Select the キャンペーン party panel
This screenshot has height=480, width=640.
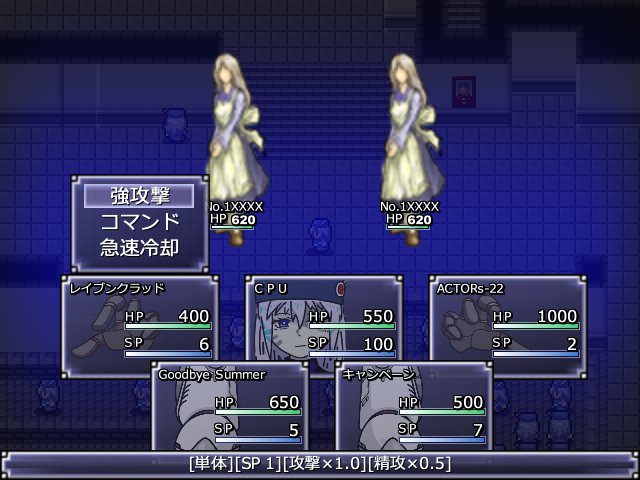point(414,410)
